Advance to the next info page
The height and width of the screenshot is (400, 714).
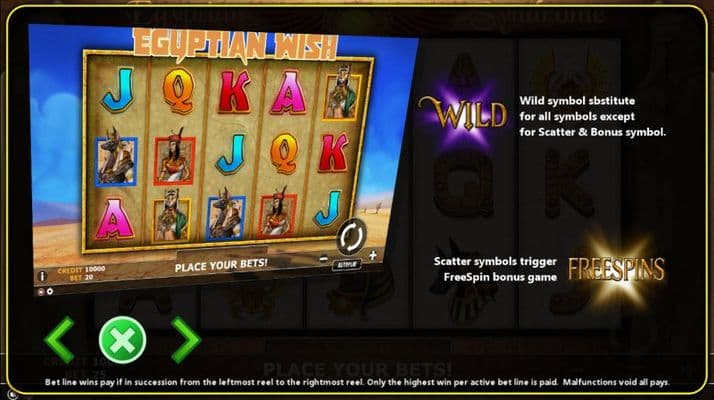coord(185,340)
